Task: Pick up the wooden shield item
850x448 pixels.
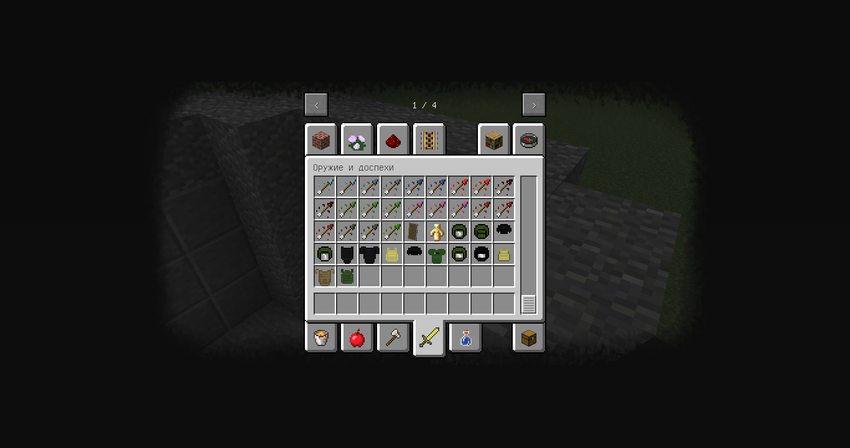Action: coord(415,231)
